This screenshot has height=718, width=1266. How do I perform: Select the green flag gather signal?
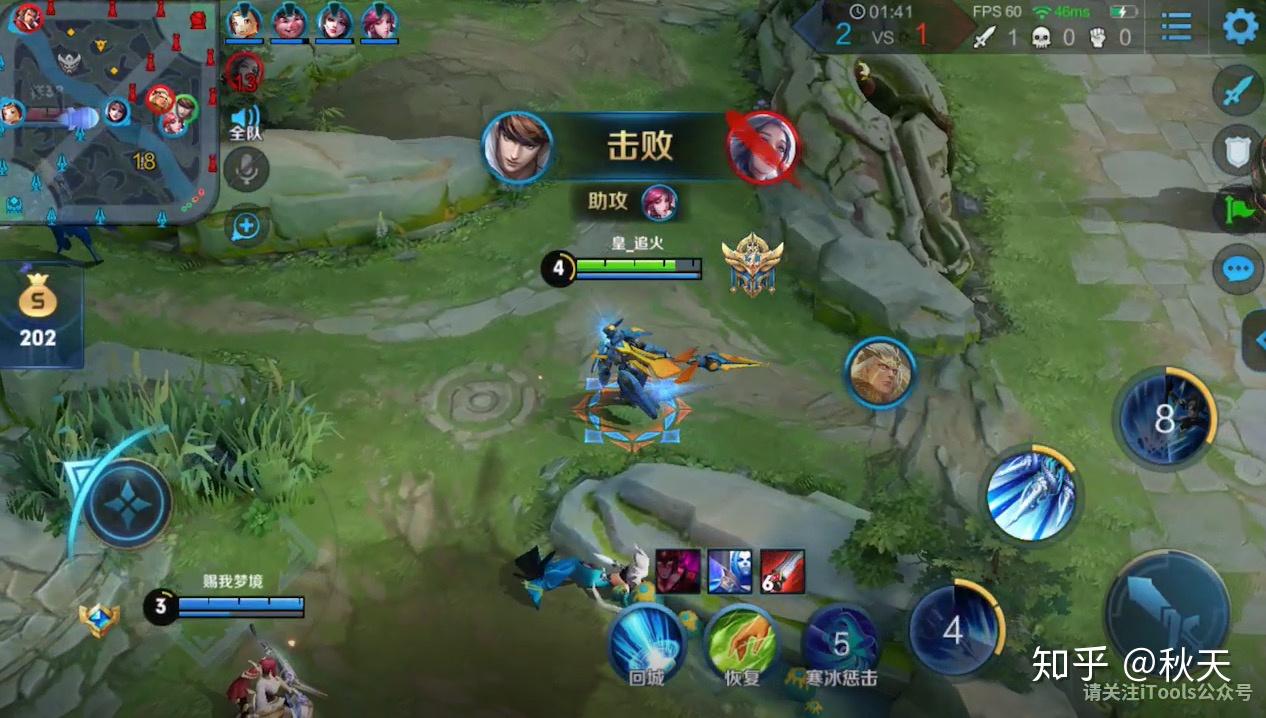pyautogui.click(x=1240, y=210)
